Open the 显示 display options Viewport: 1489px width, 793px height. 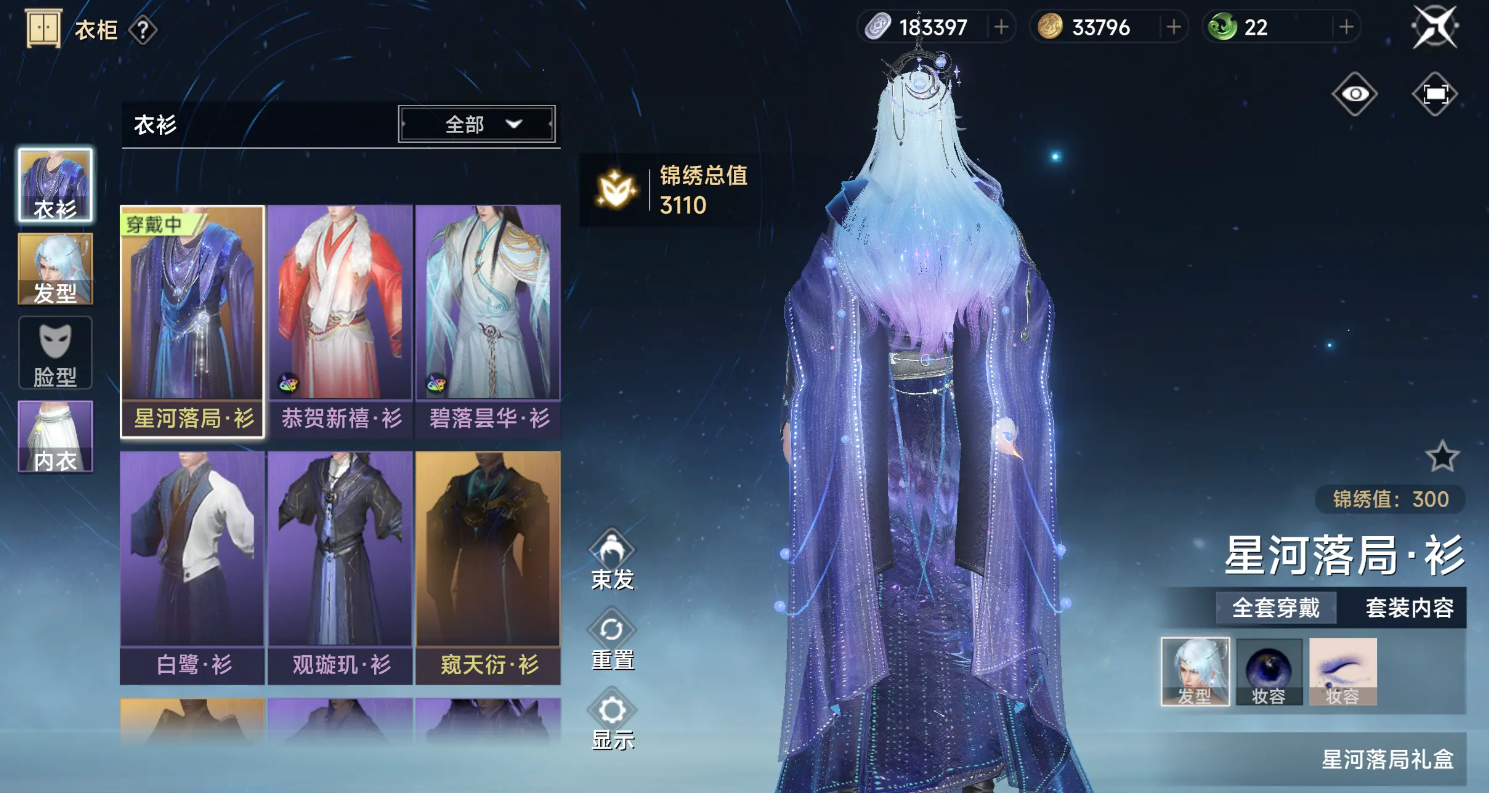[612, 719]
